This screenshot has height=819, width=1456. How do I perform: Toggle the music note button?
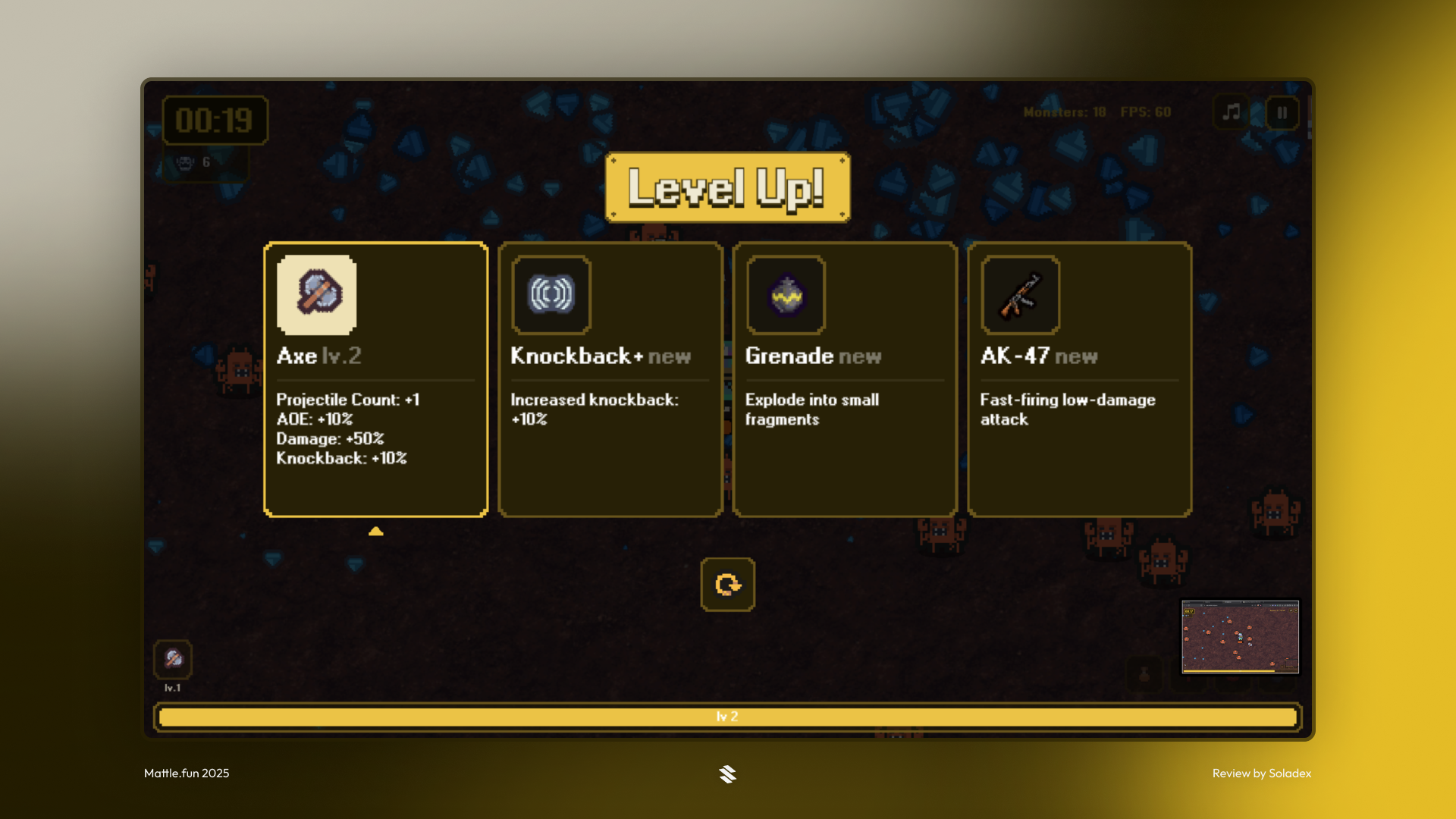[1232, 113]
